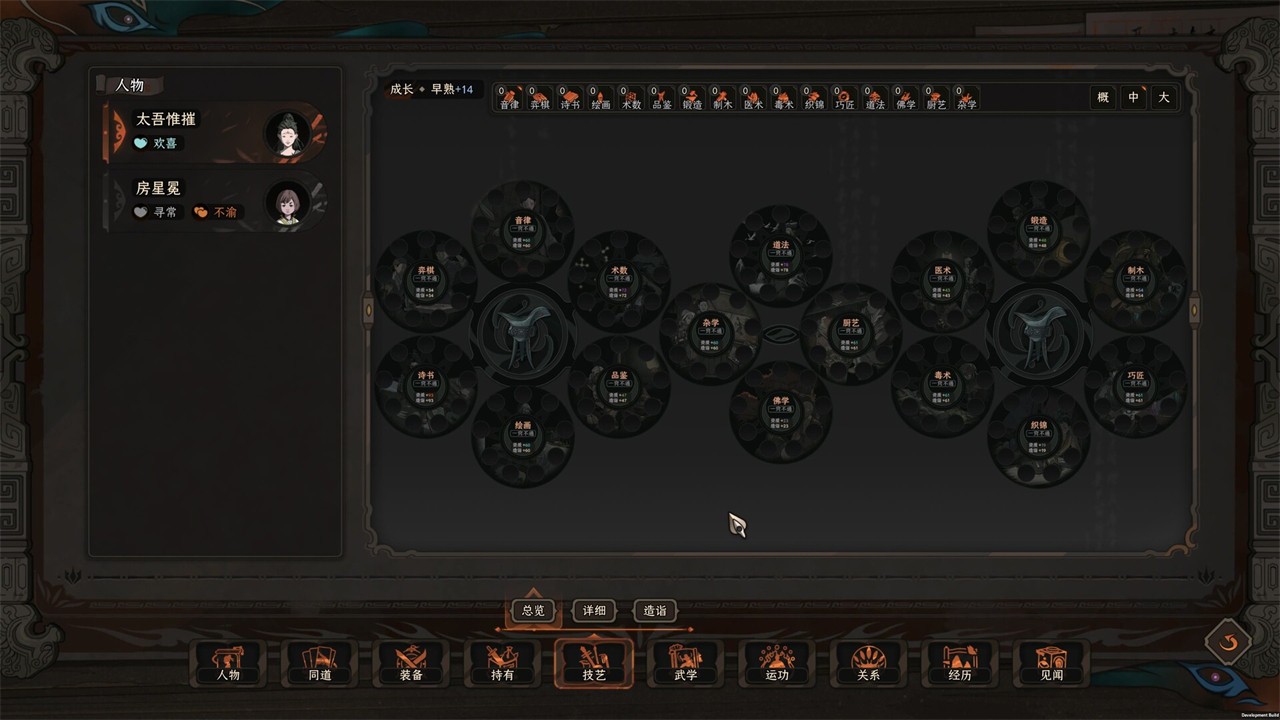This screenshot has width=1280, height=720.
Task: Show the 武学 martial arts page
Action: tap(686, 664)
